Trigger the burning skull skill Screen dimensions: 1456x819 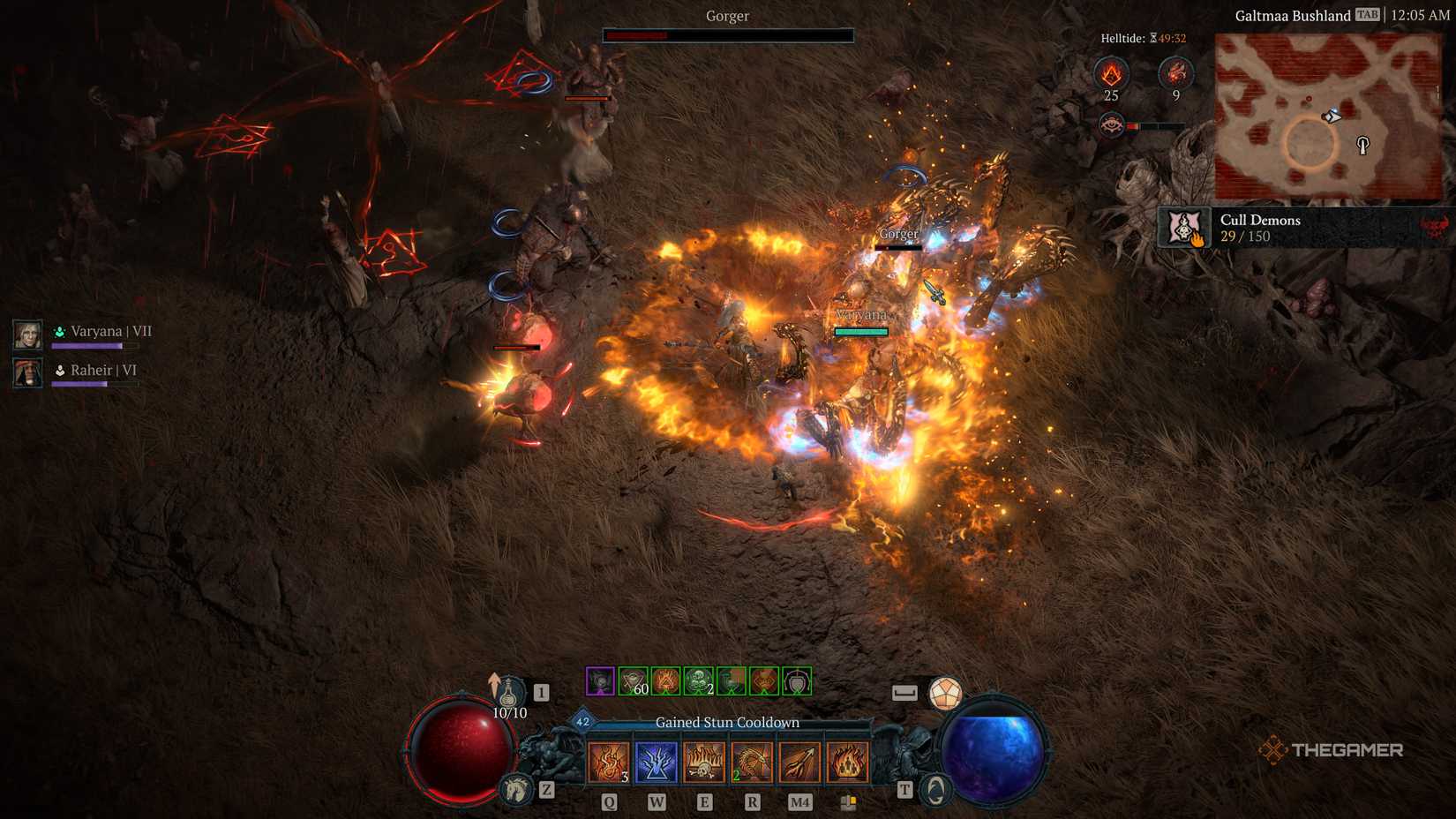click(x=704, y=762)
